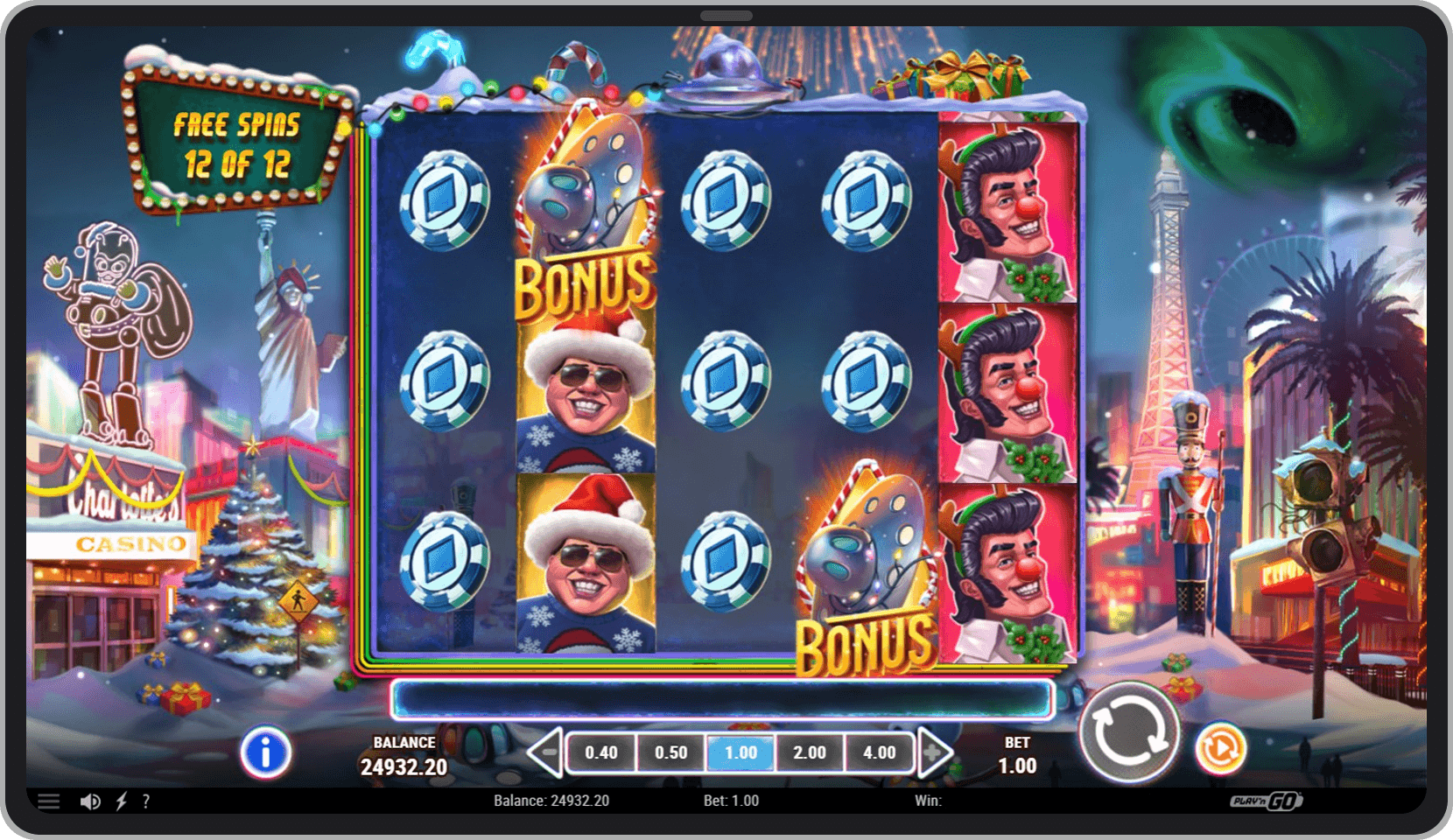Click the Win field in status bar
This screenshot has width=1453, height=840.
(925, 800)
